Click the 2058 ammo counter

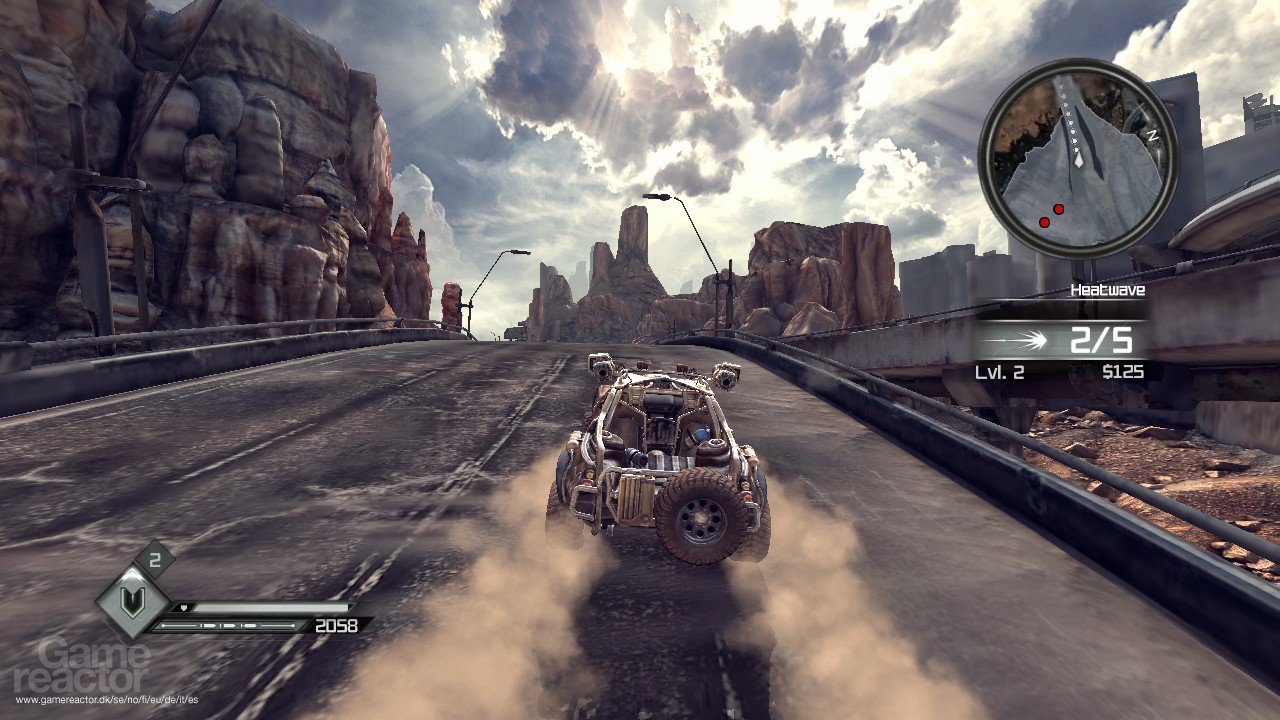pos(336,625)
